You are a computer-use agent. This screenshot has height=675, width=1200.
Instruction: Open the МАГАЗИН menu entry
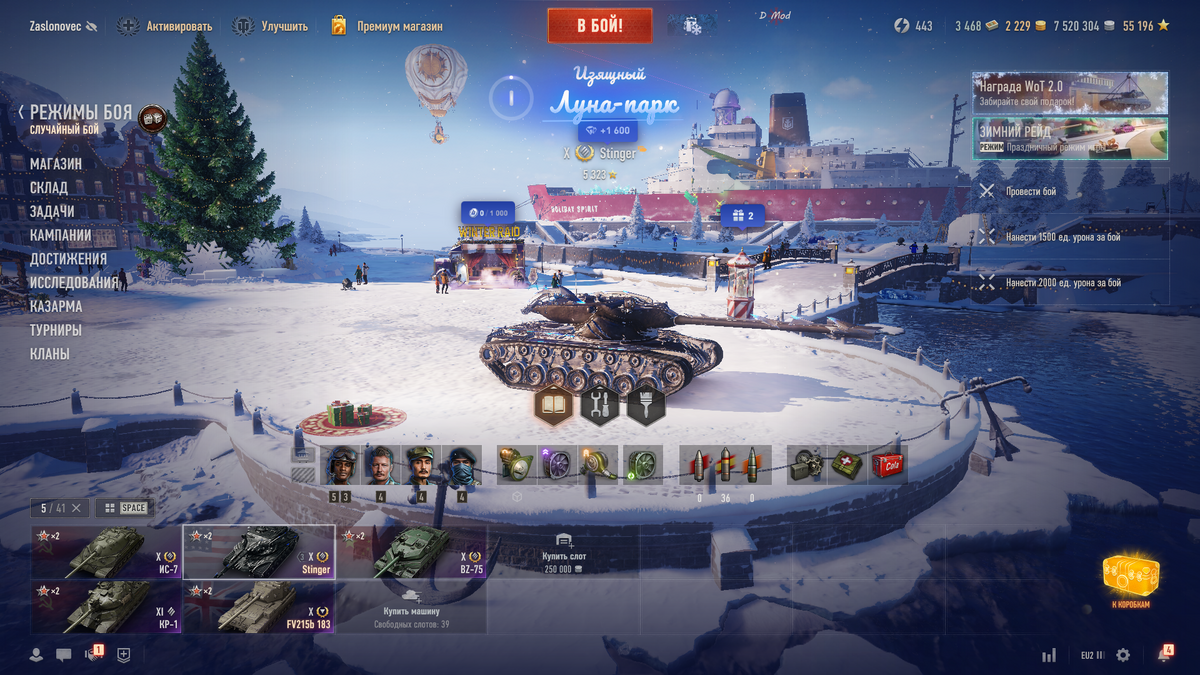(x=56, y=164)
